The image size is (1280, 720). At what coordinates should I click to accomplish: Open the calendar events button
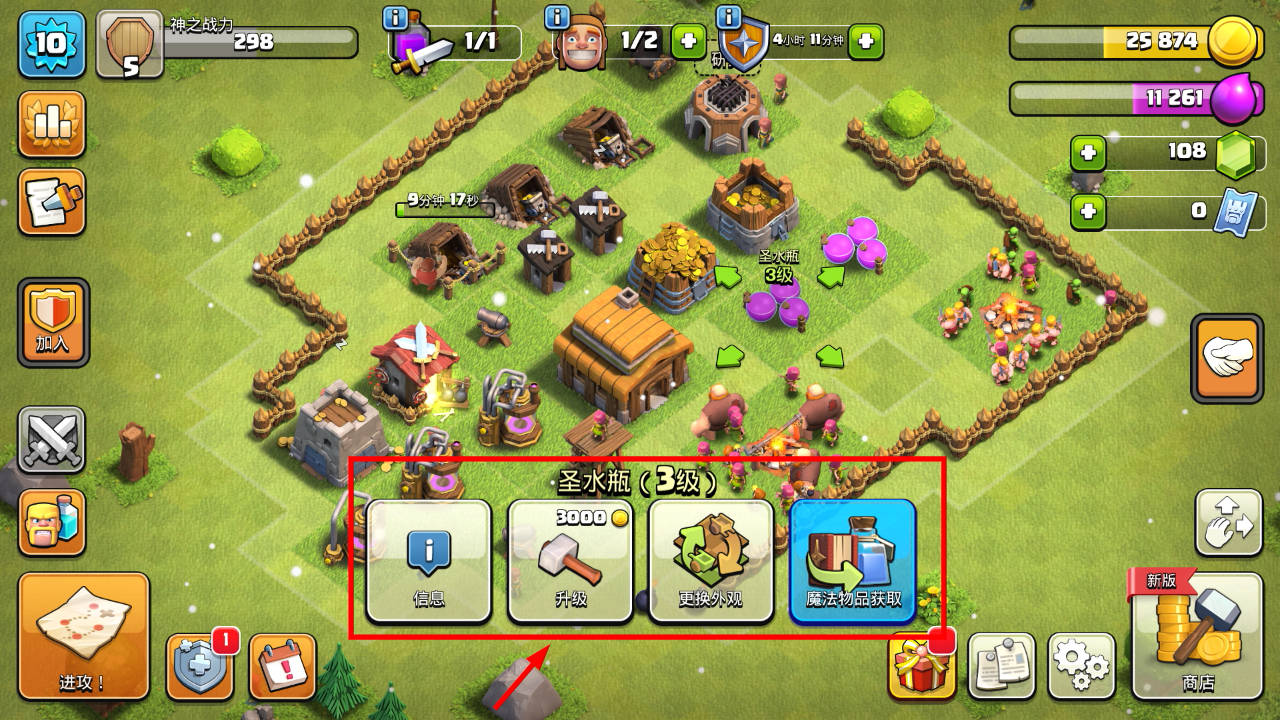tap(282, 666)
